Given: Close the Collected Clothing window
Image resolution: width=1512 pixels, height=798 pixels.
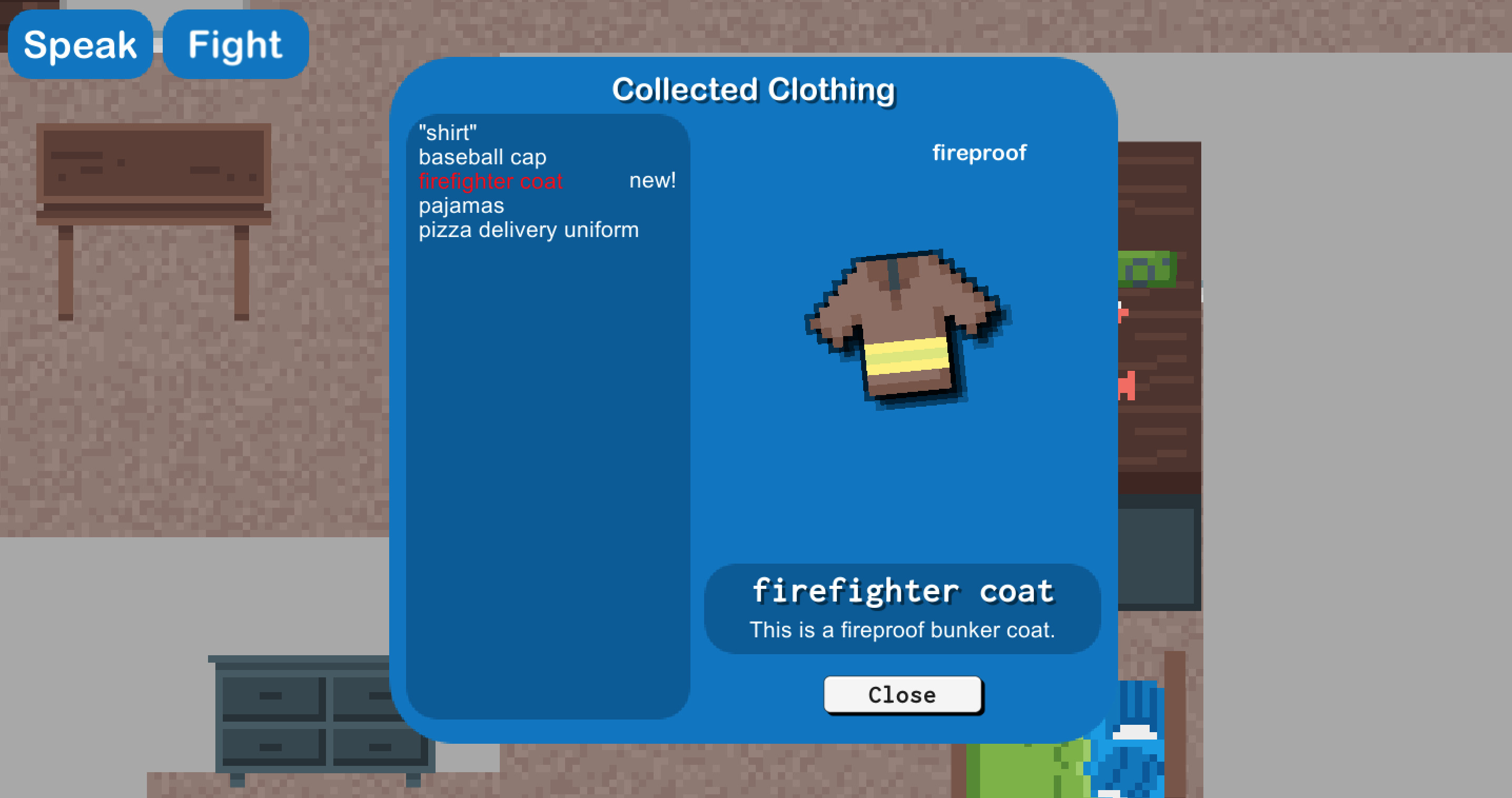Looking at the screenshot, I should click(x=902, y=695).
